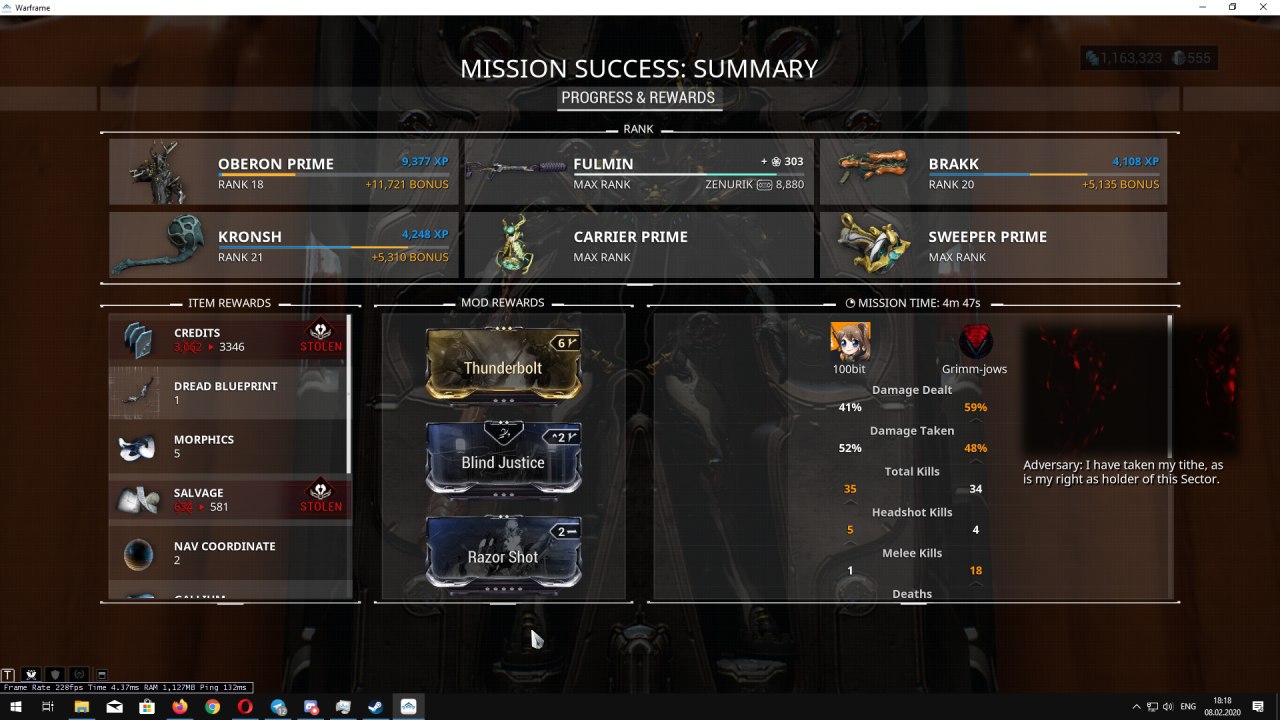
Task: Click the Grimm-jows player avatar
Action: [x=975, y=342]
